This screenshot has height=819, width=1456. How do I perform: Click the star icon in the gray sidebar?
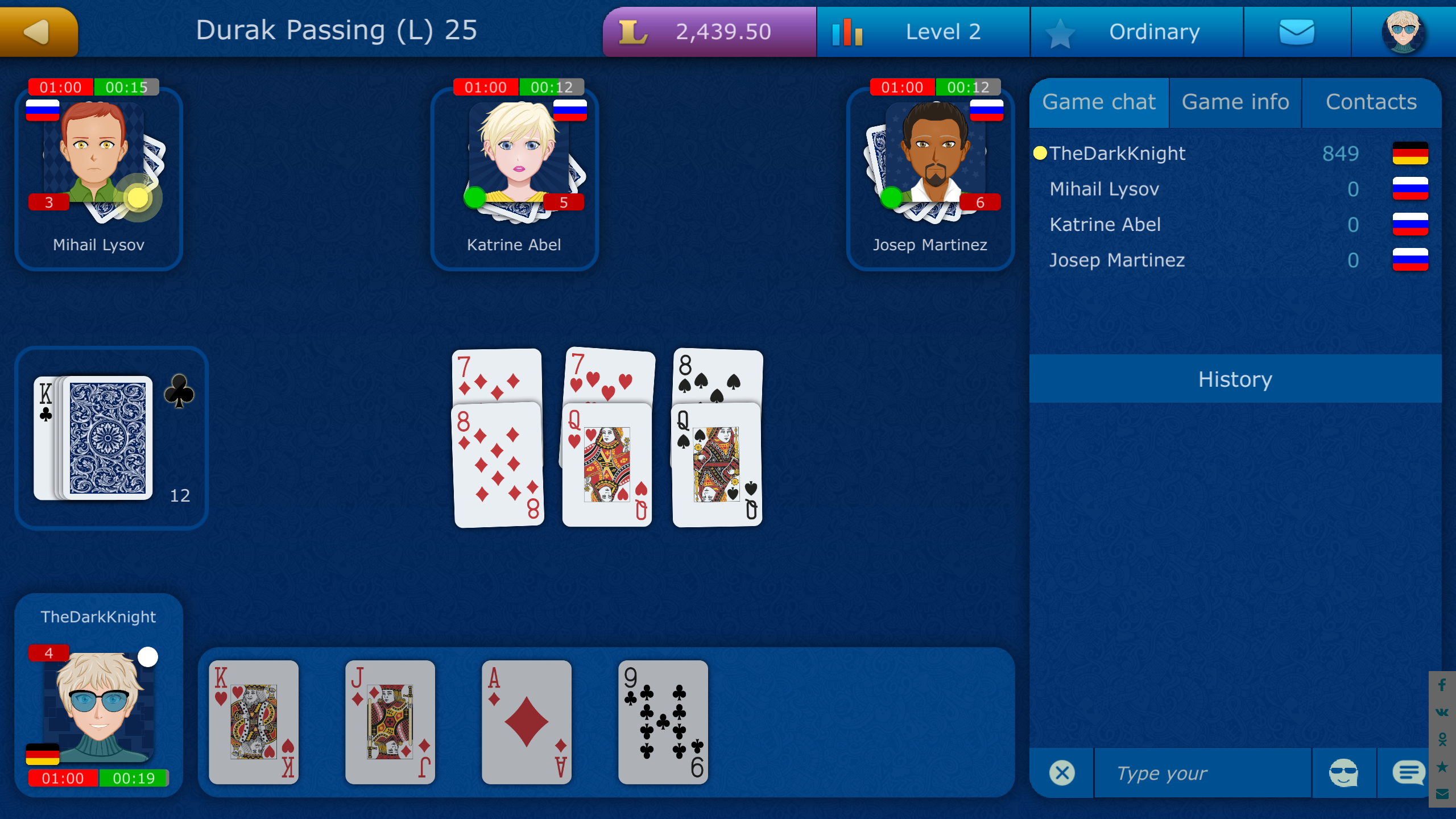(x=1442, y=768)
